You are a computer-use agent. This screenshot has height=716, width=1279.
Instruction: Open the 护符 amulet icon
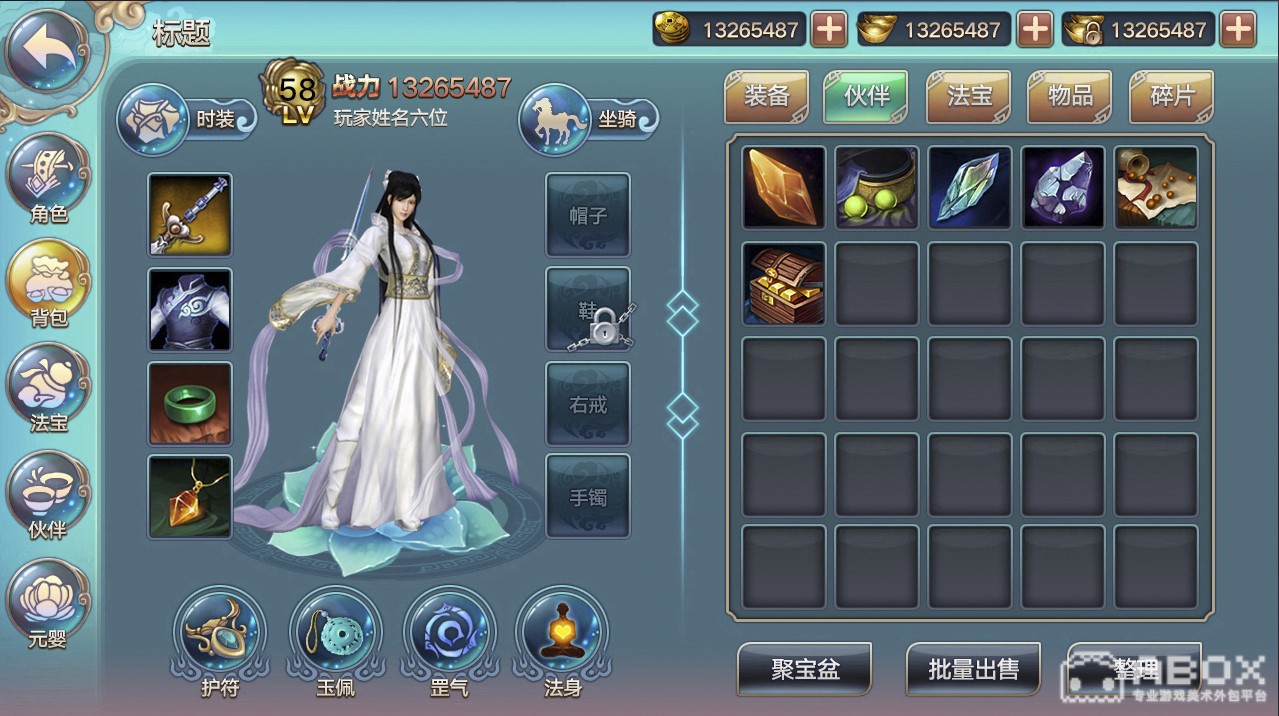point(220,638)
